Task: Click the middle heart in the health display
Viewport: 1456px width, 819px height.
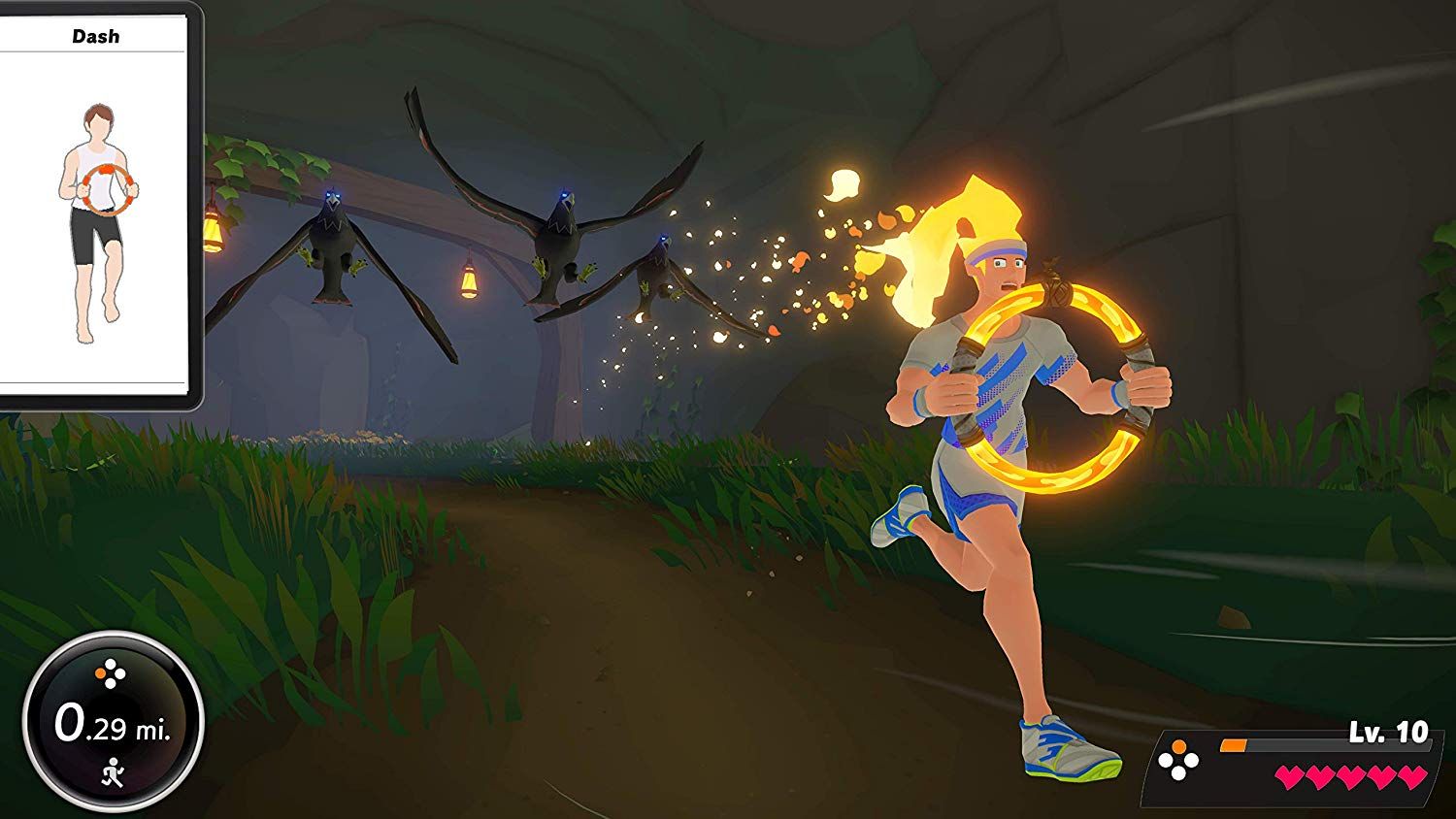Action: [x=1352, y=776]
